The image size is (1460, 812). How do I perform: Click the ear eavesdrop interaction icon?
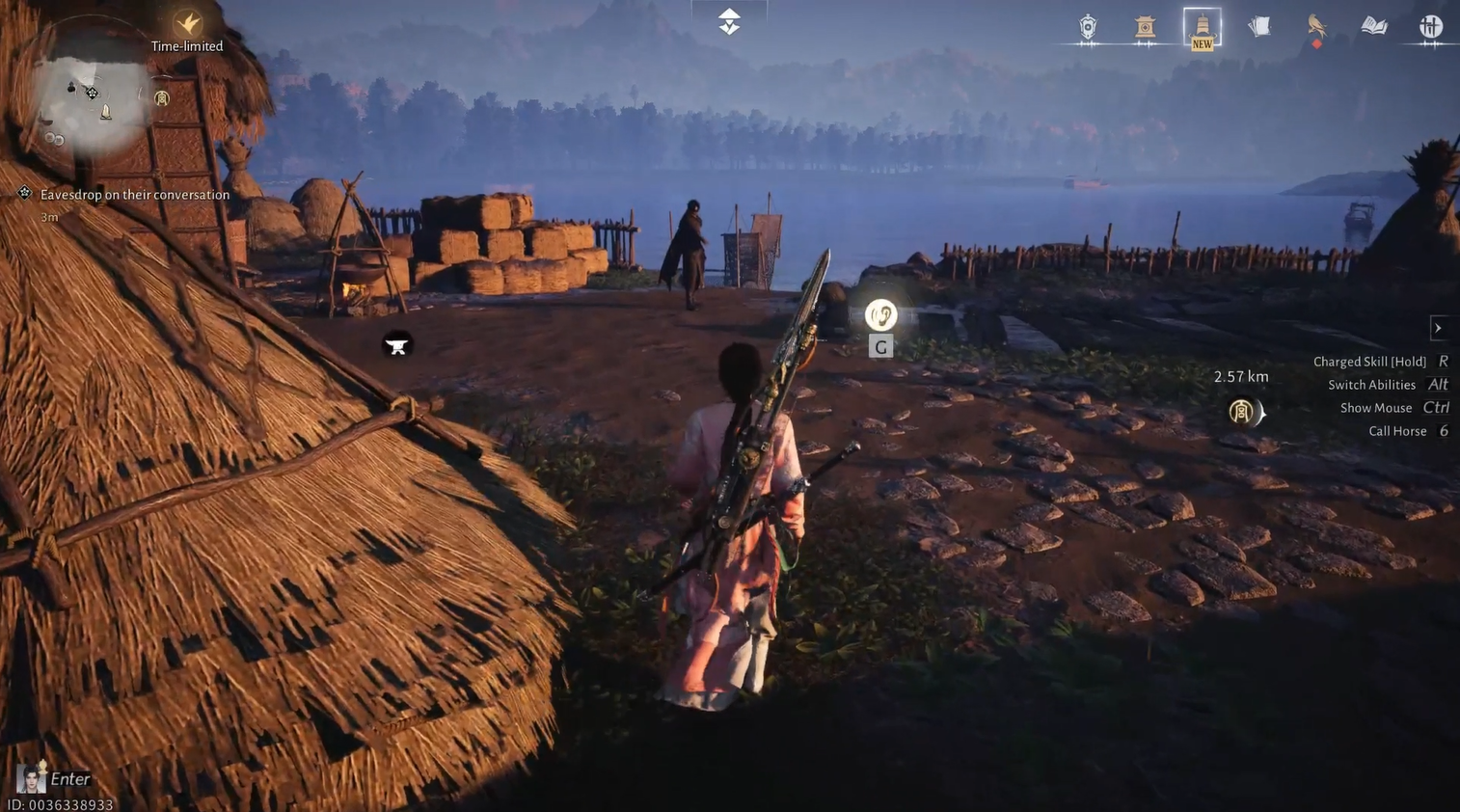tap(880, 315)
